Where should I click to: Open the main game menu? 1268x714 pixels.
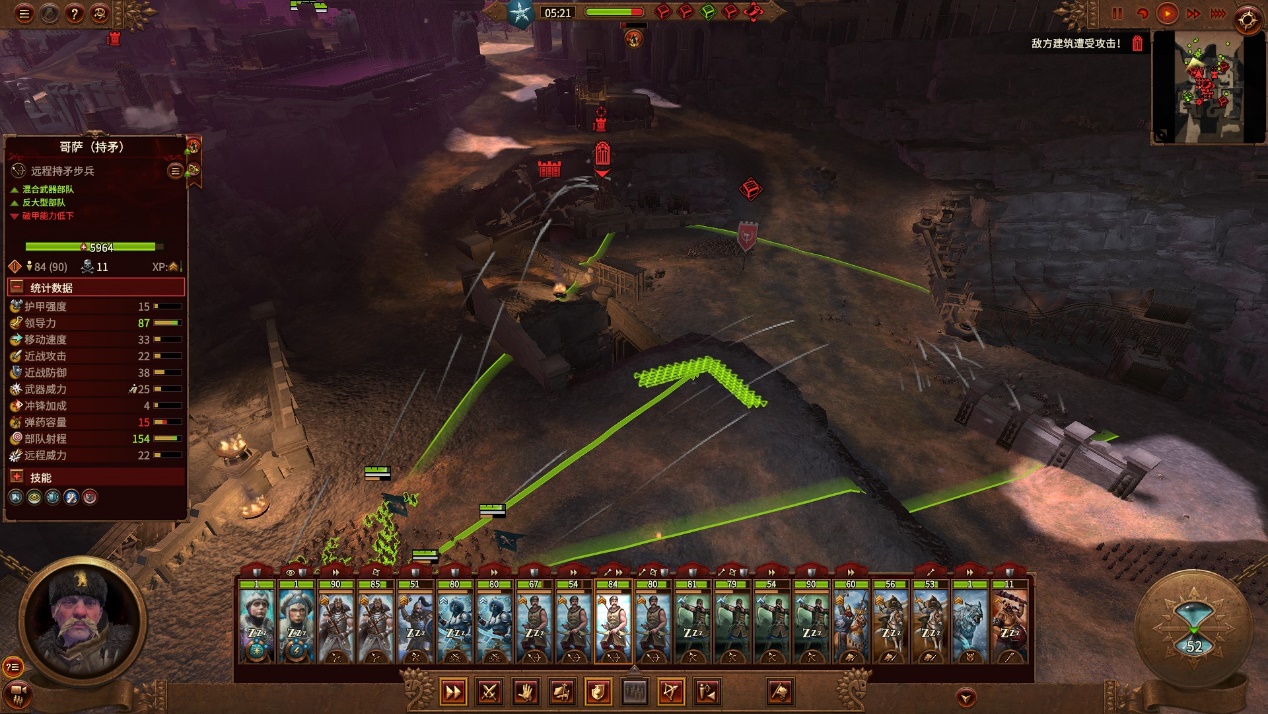25,14
